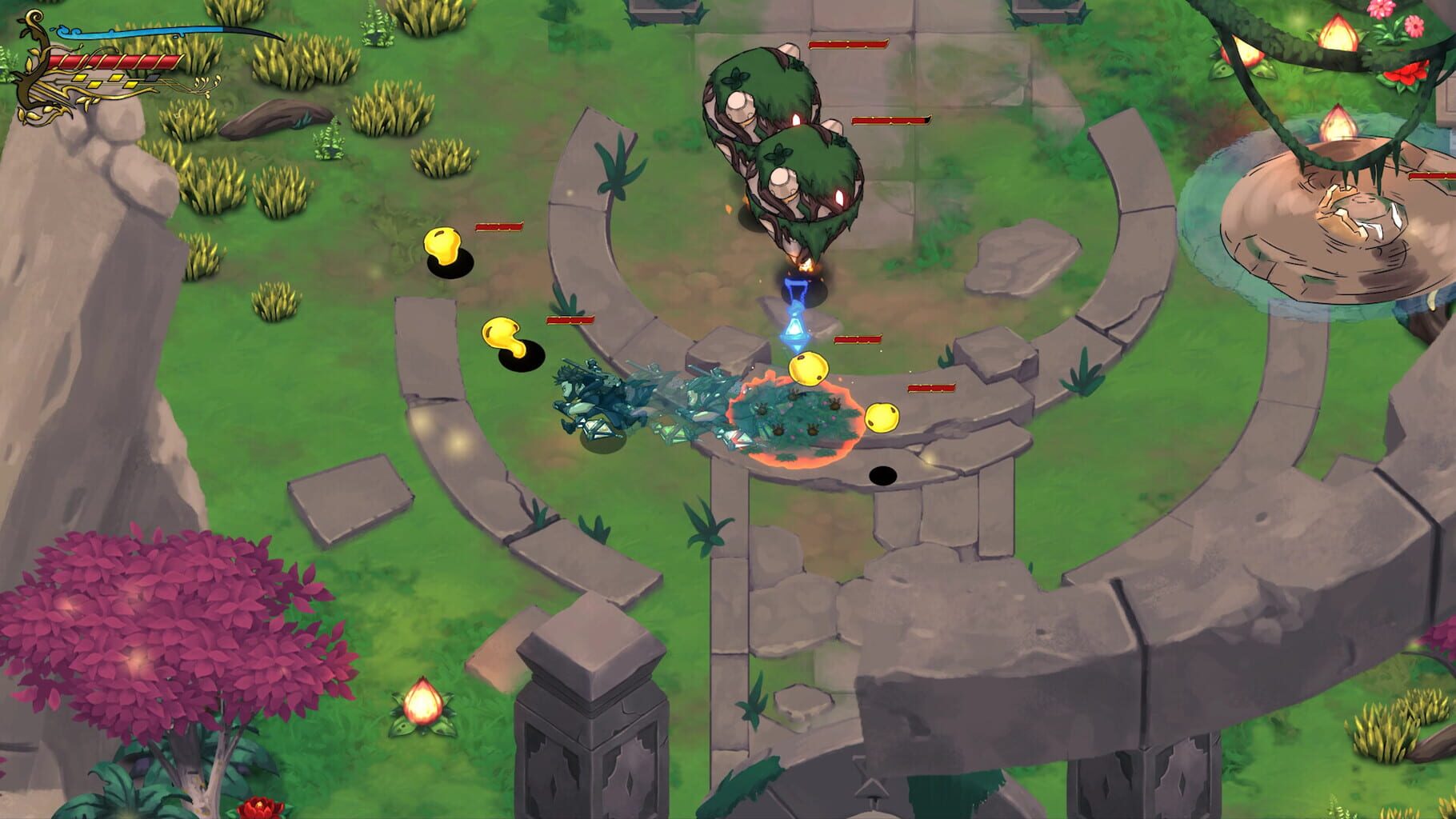Toggle the first yellow charge pip in HUD
The width and height of the screenshot is (1456, 819).
80,78
